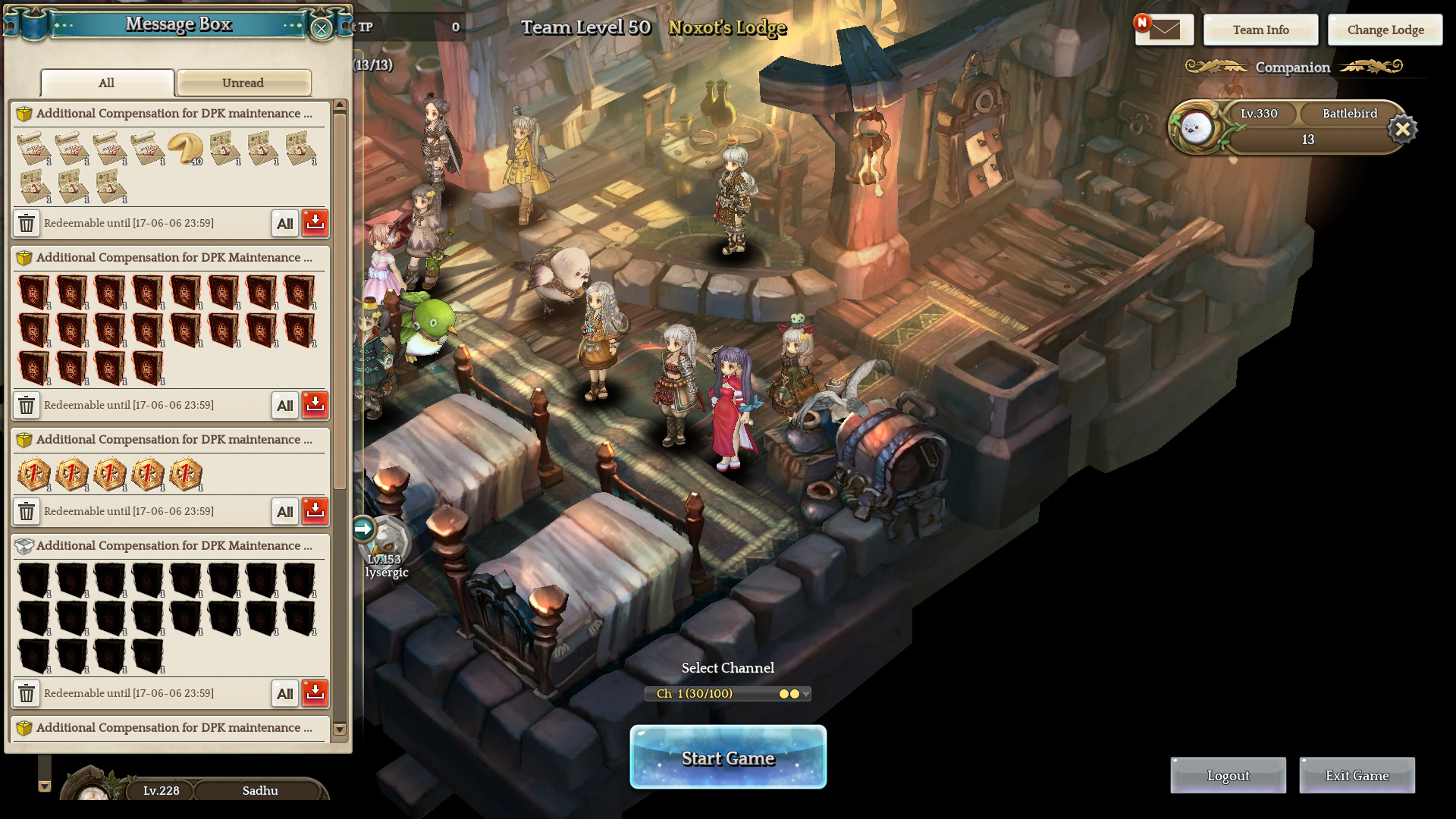Screen dimensions: 1456x819
Task: Select the Battlebird companion portrait
Action: point(1196,127)
